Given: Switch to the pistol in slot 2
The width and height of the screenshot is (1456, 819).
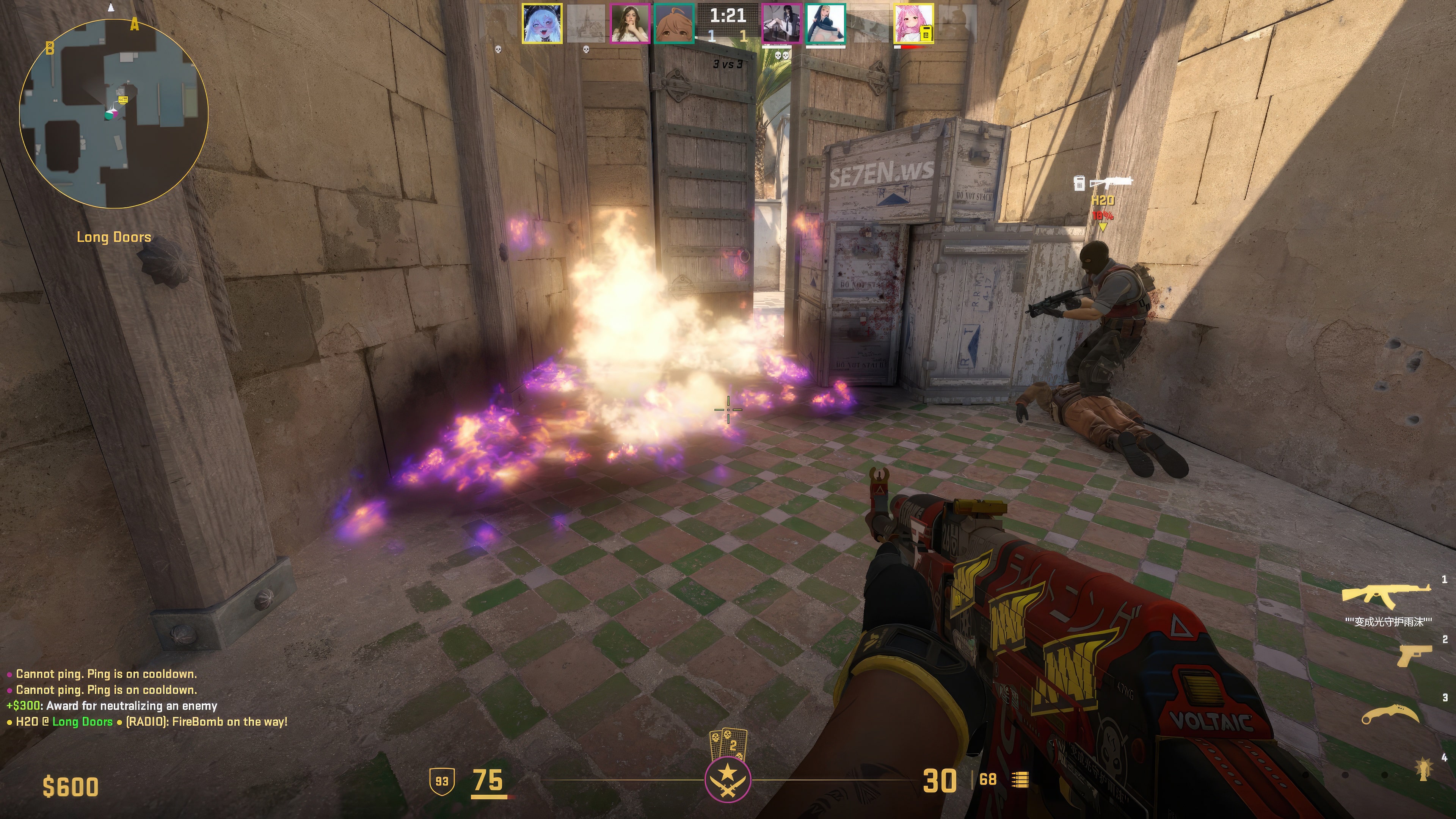Looking at the screenshot, I should pyautogui.click(x=1414, y=656).
